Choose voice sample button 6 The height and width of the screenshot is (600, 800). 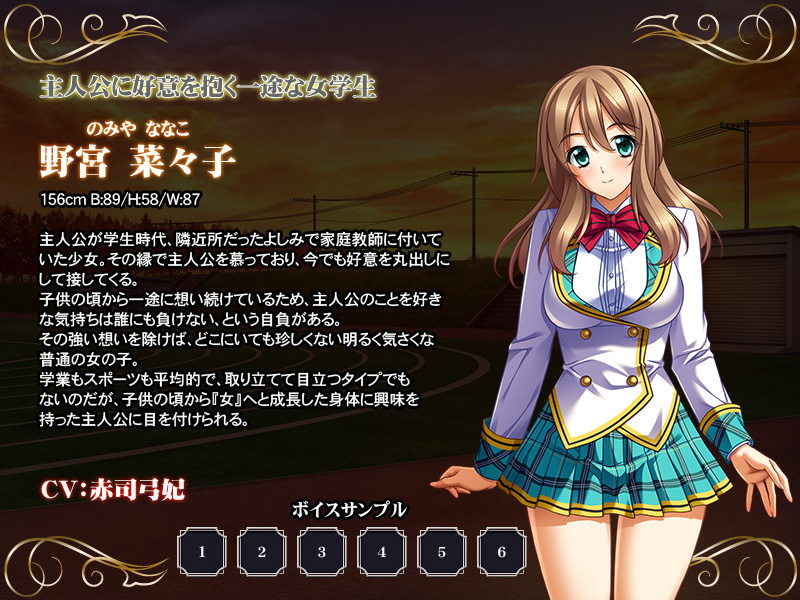point(502,551)
